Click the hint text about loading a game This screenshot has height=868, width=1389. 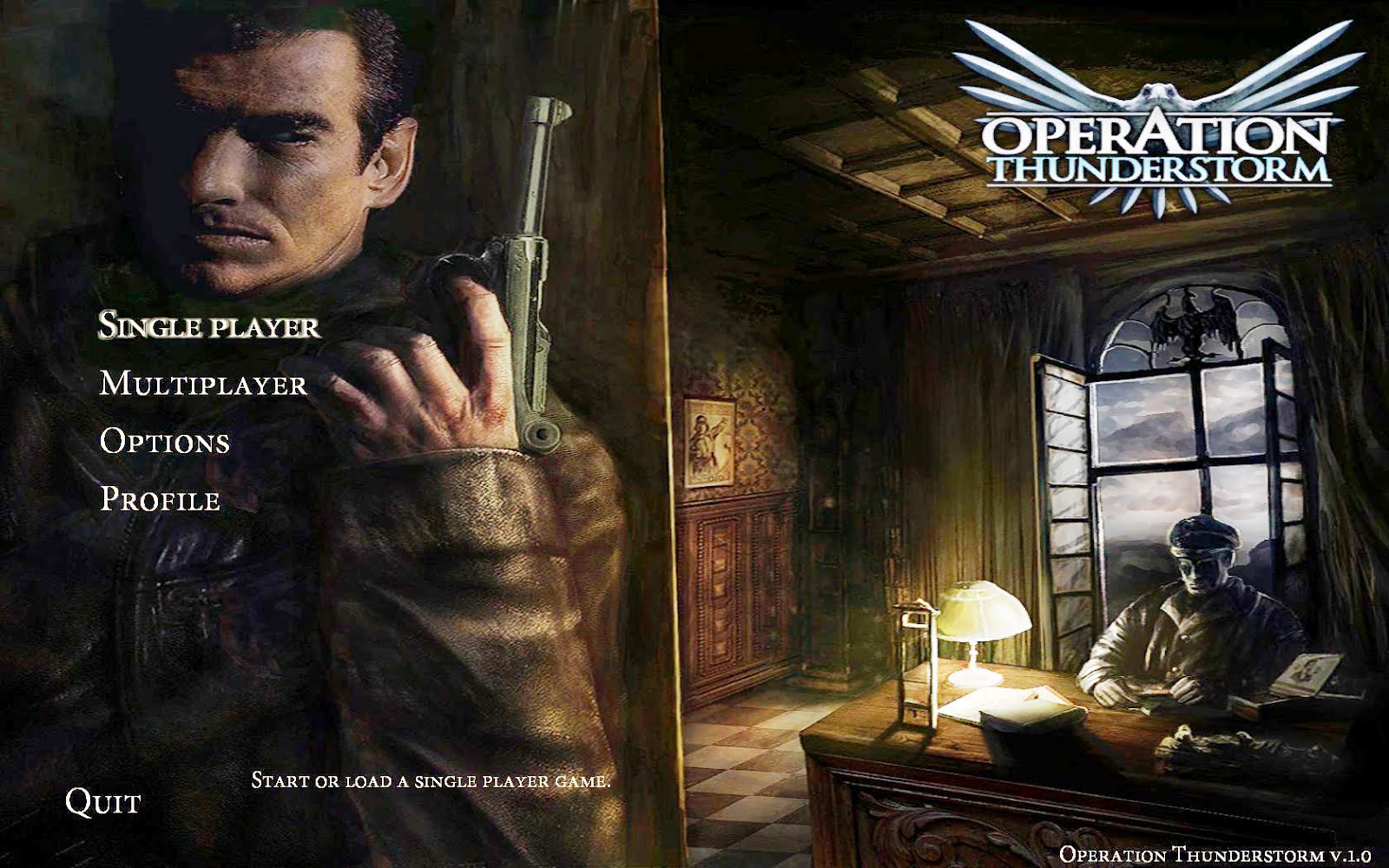431,780
